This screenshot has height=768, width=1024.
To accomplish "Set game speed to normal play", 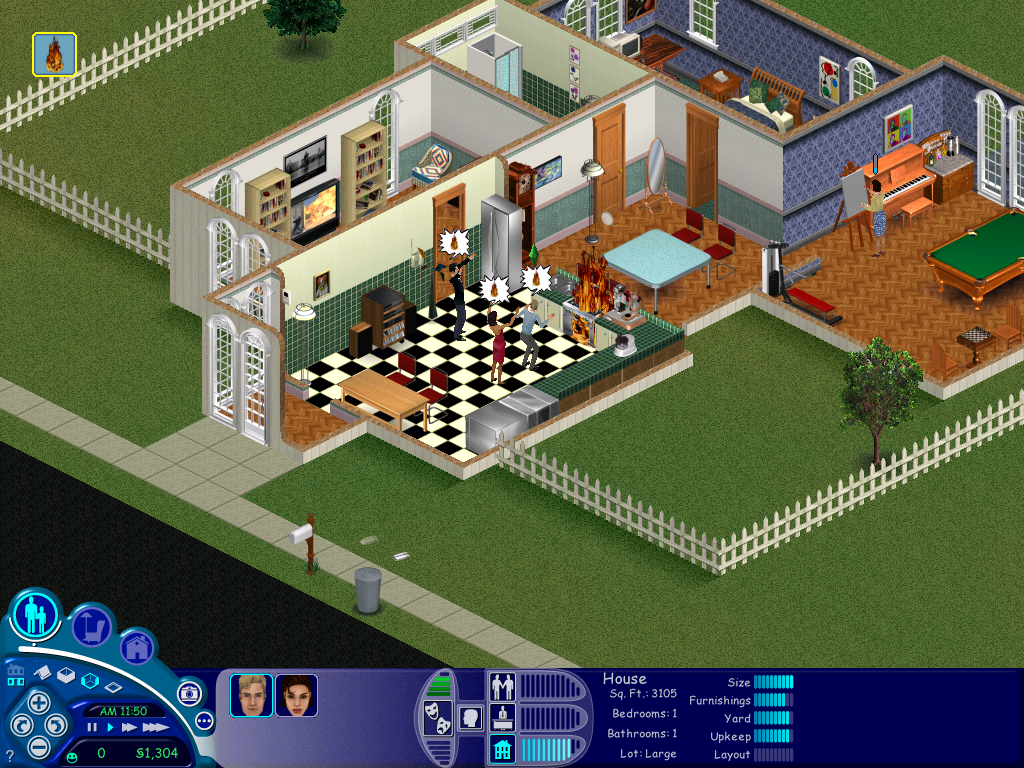I will [x=110, y=727].
